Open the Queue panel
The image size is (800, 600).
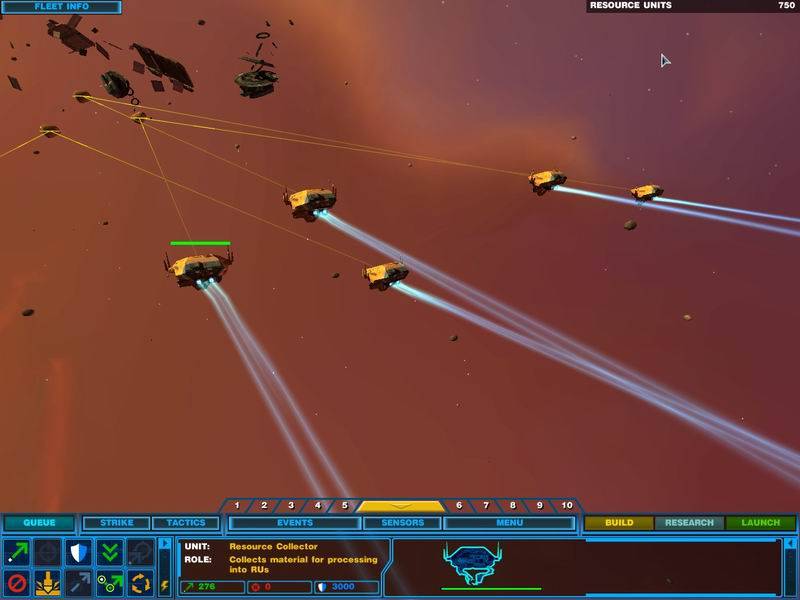(39, 523)
